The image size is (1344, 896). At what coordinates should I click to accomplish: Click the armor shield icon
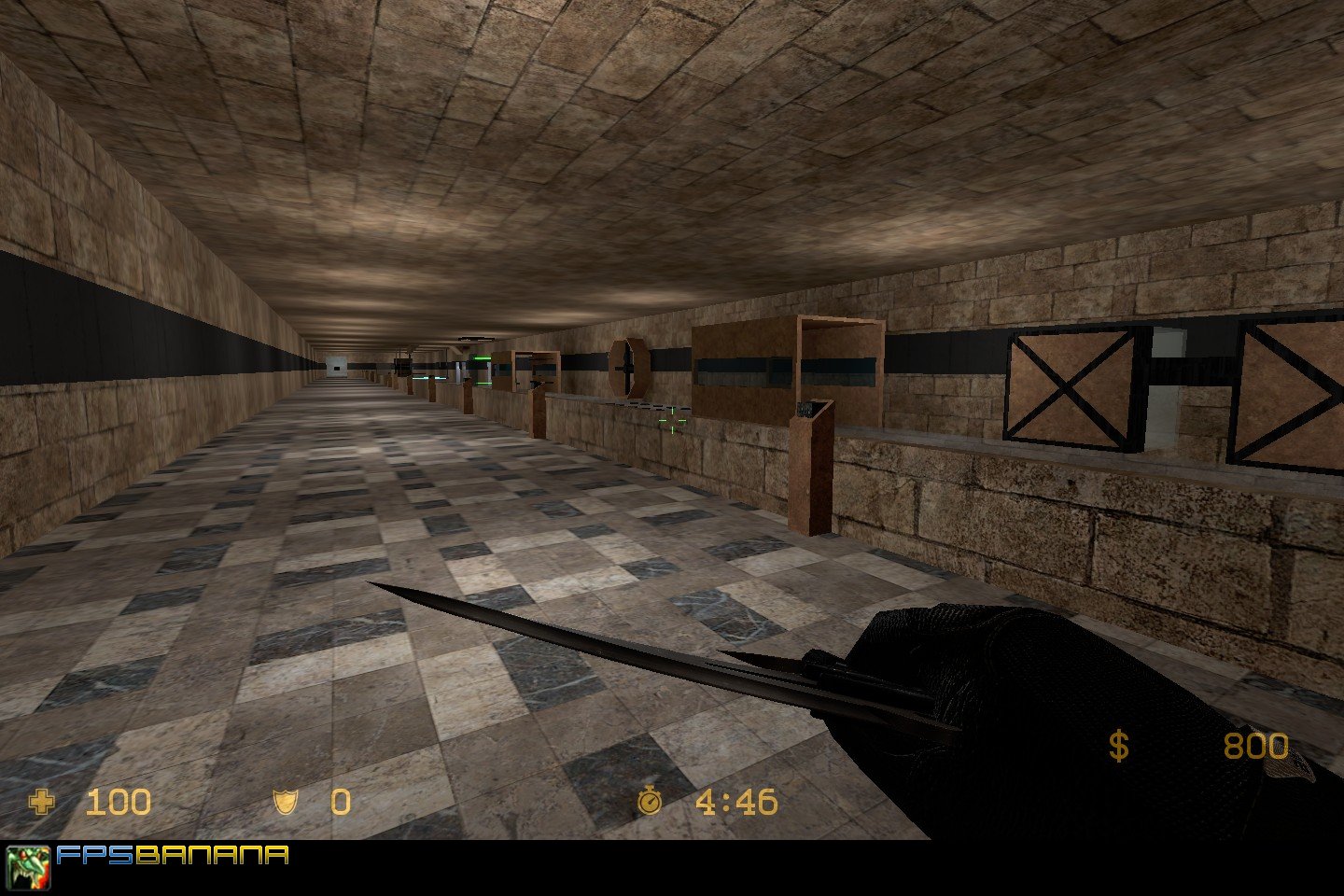285,803
